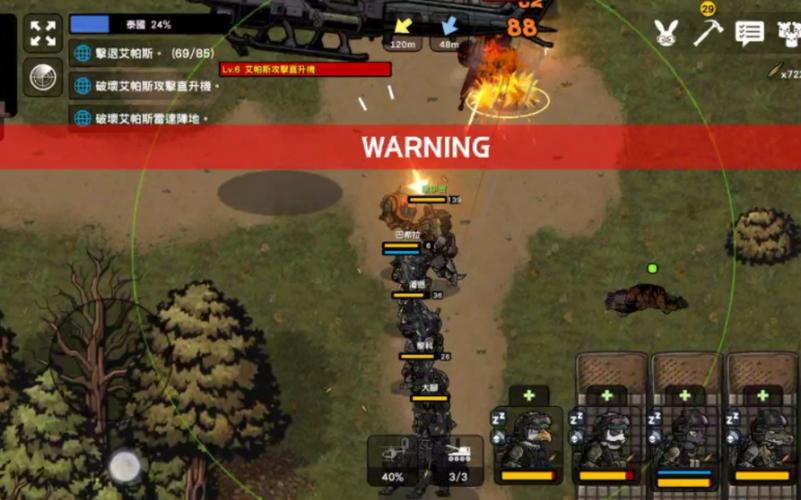The image size is (801, 500).
Task: Call helicopter support showing 40%
Action: point(395,460)
